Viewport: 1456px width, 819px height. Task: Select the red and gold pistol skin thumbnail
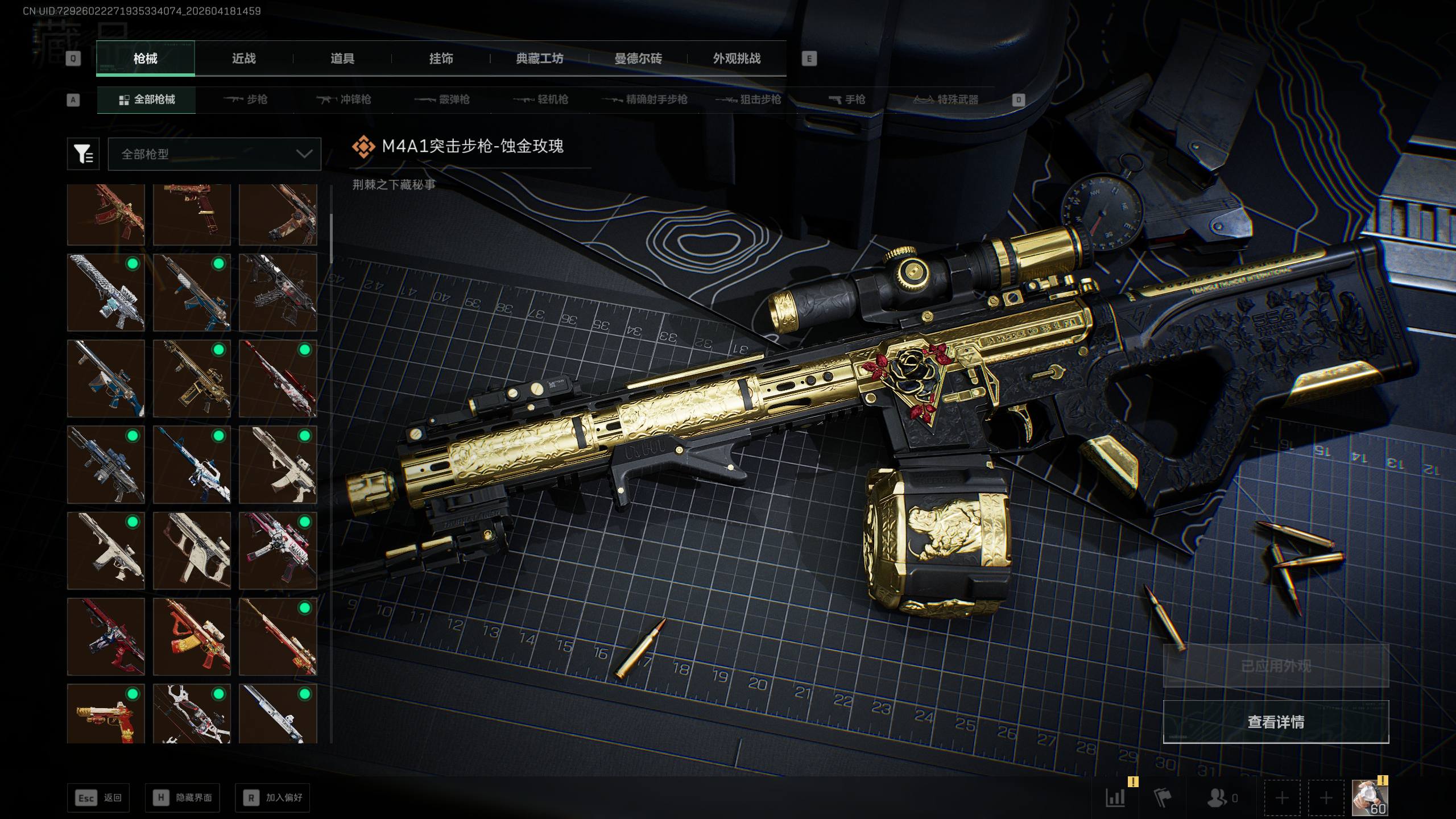pos(106,714)
